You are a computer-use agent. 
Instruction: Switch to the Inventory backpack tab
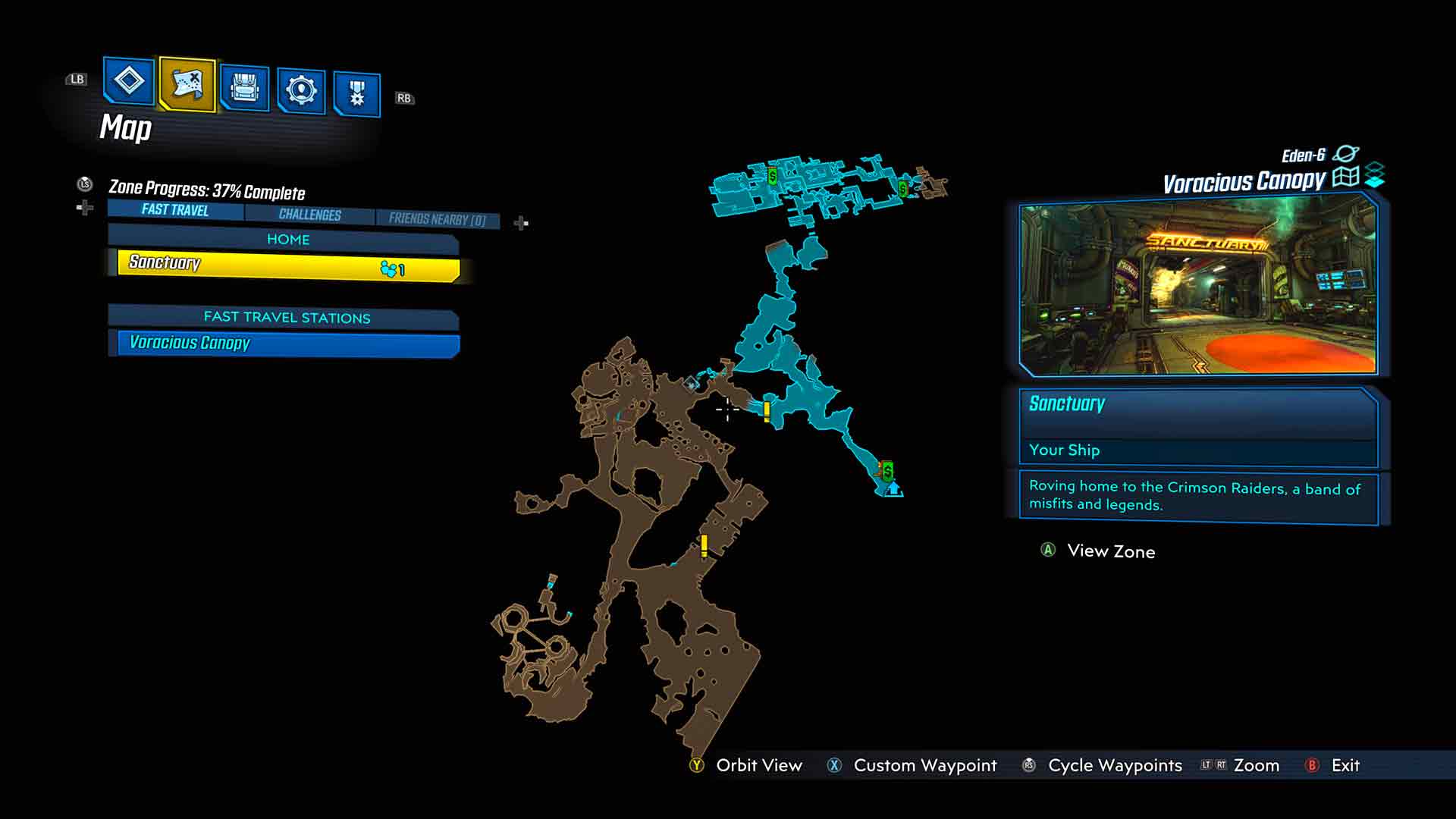tap(244, 89)
